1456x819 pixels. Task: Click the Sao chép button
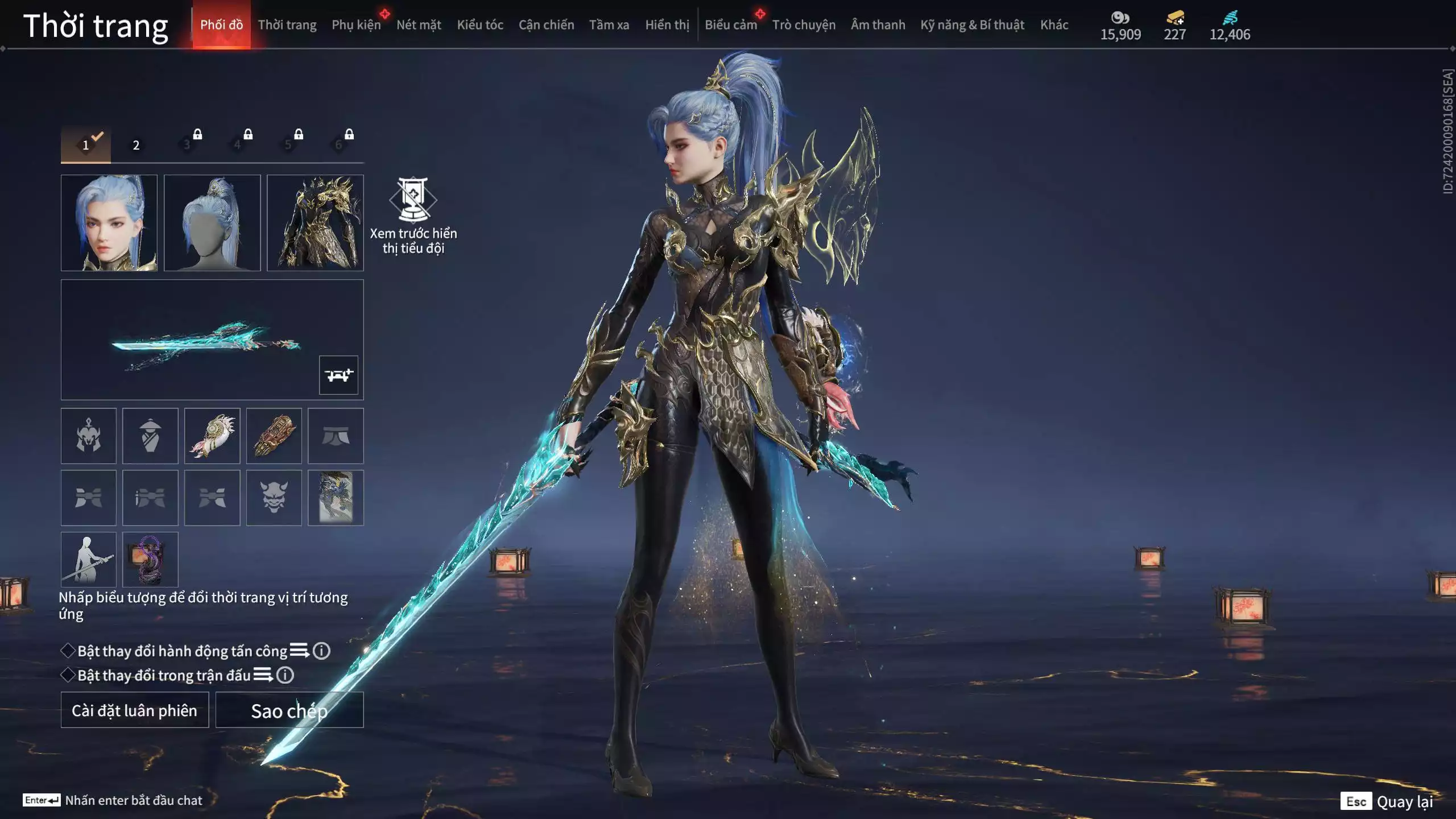[289, 710]
